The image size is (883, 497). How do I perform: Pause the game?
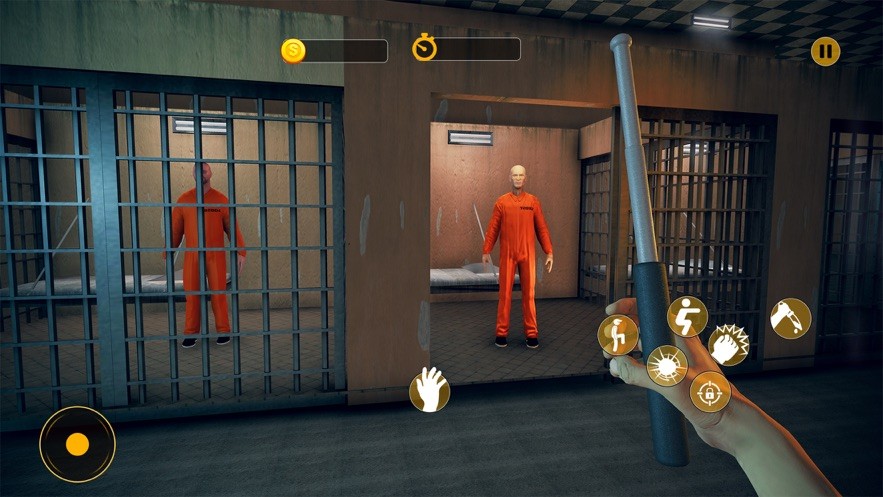(x=825, y=51)
